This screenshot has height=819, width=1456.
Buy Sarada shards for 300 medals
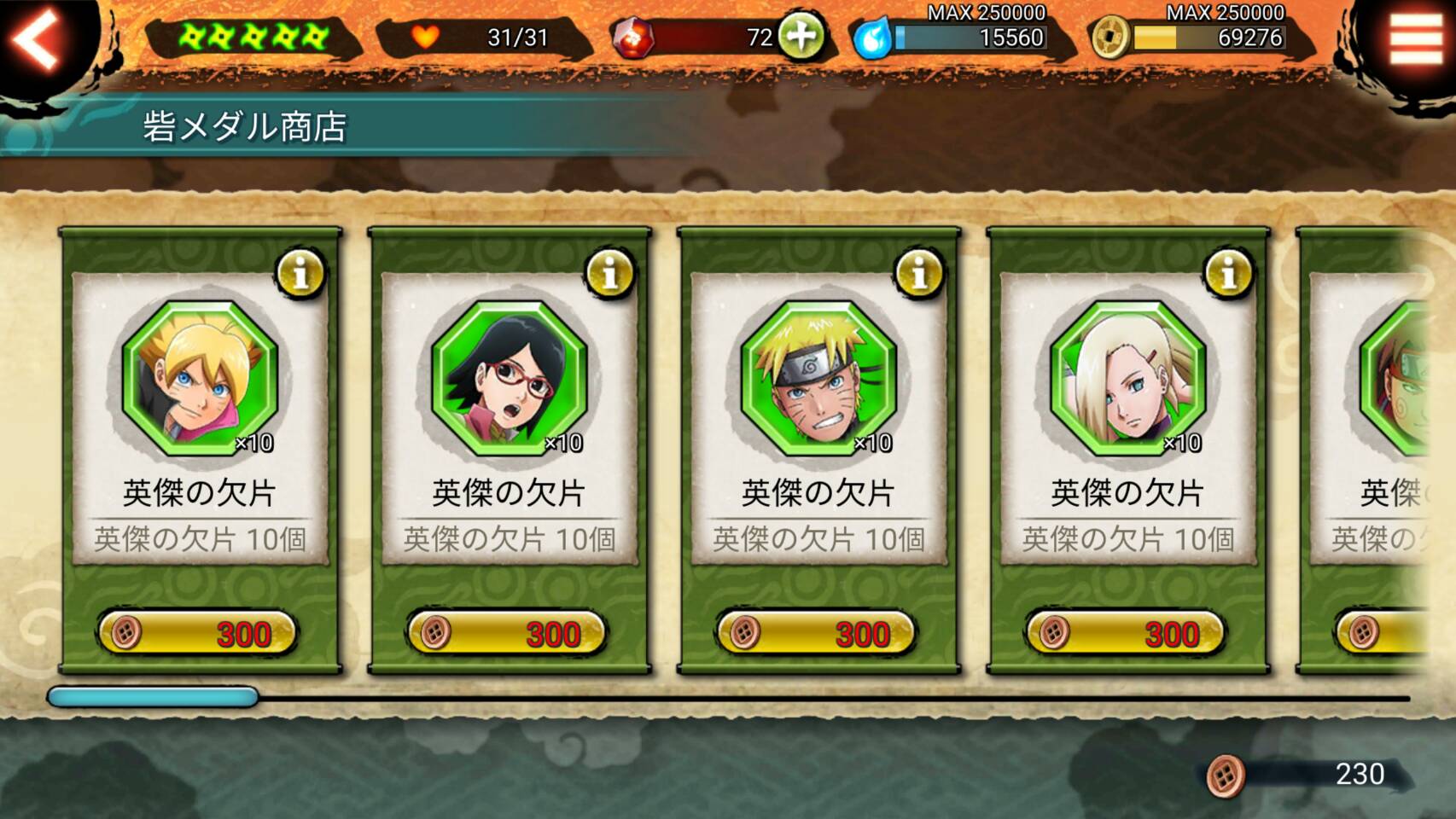508,634
